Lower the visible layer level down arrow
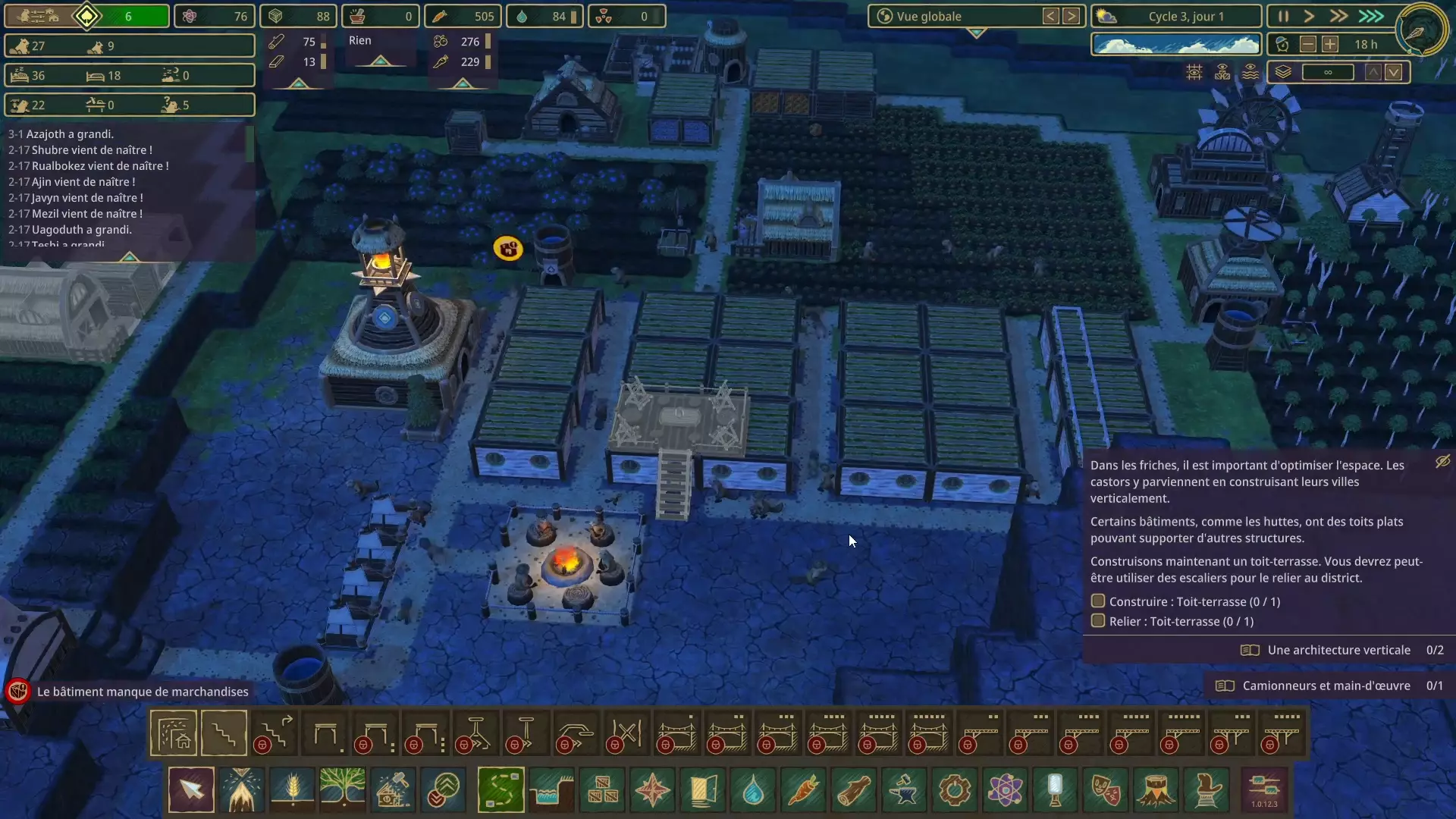Screen dimensions: 1456x819 click(x=1394, y=72)
